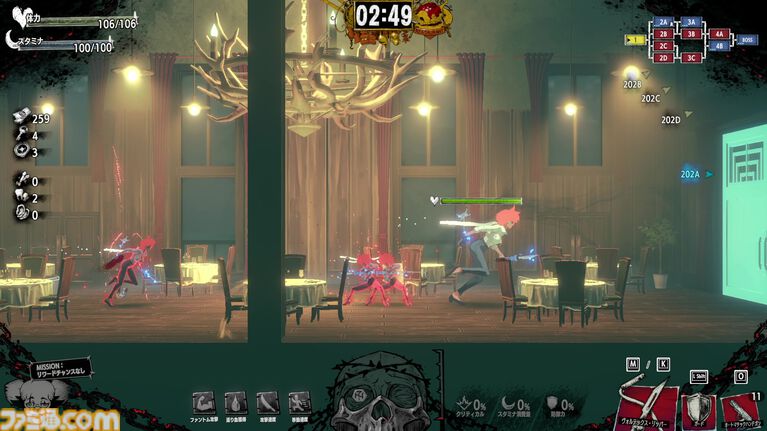
Task: Select room 2A on the minimap
Action: click(x=663, y=21)
